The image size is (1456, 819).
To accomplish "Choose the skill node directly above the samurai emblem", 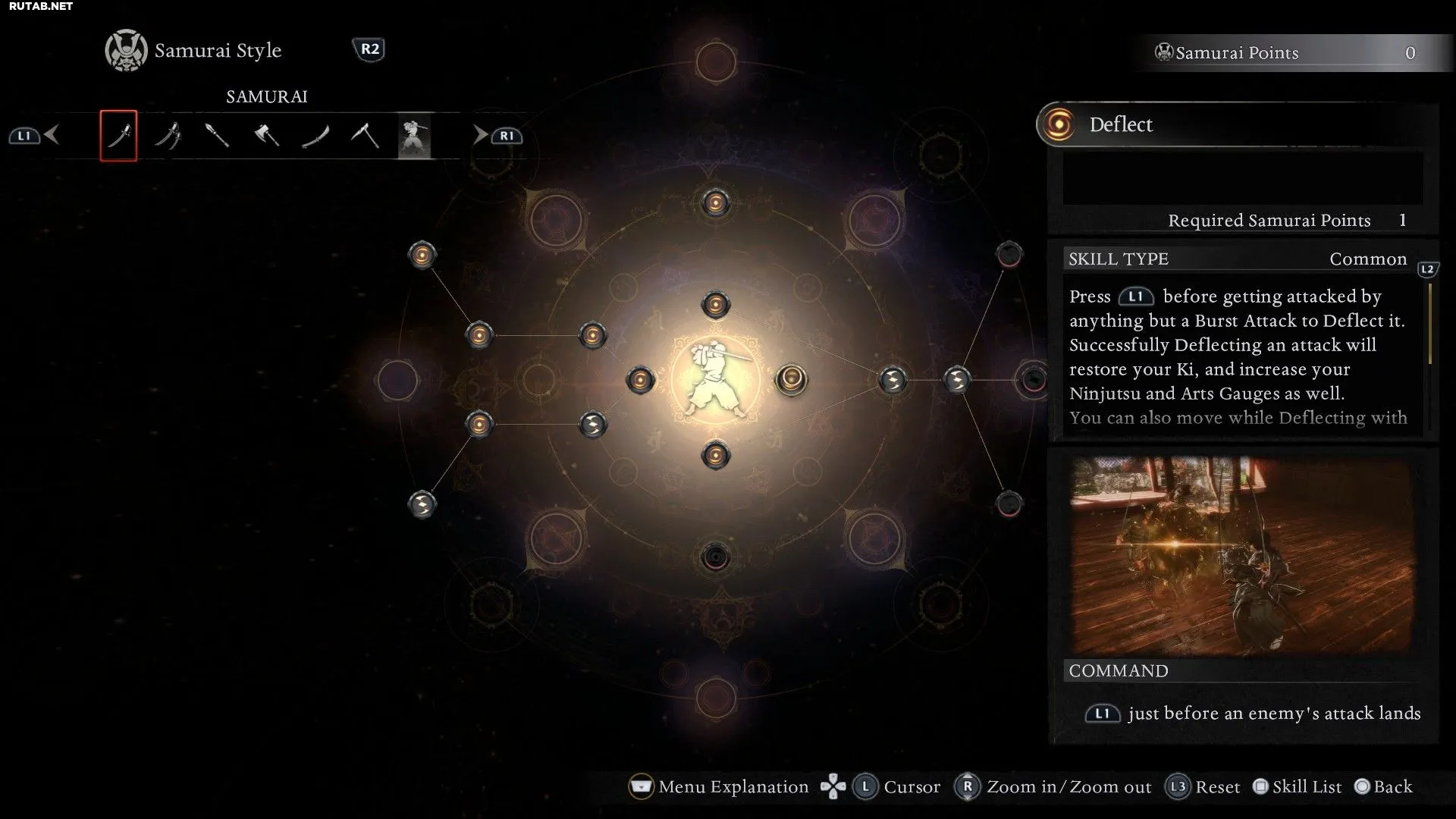I will 715,305.
